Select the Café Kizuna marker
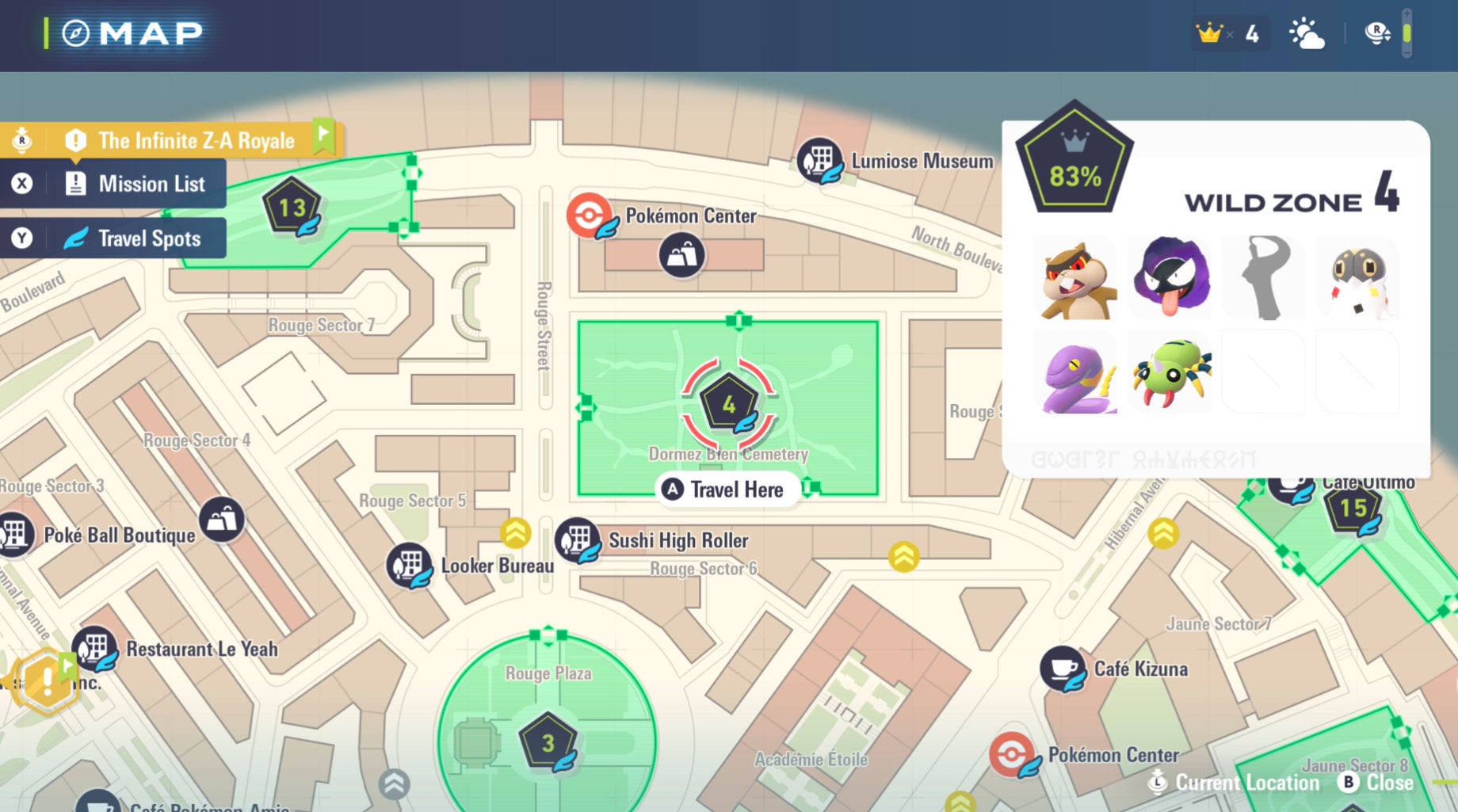 [1063, 669]
